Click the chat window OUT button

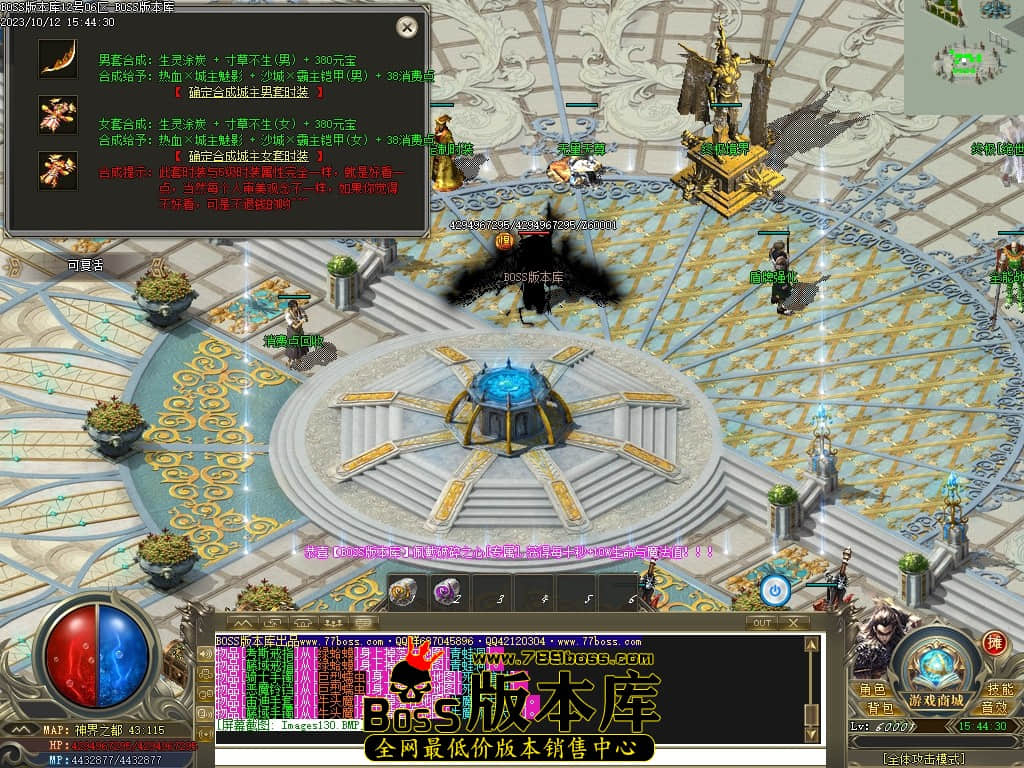pyautogui.click(x=762, y=622)
